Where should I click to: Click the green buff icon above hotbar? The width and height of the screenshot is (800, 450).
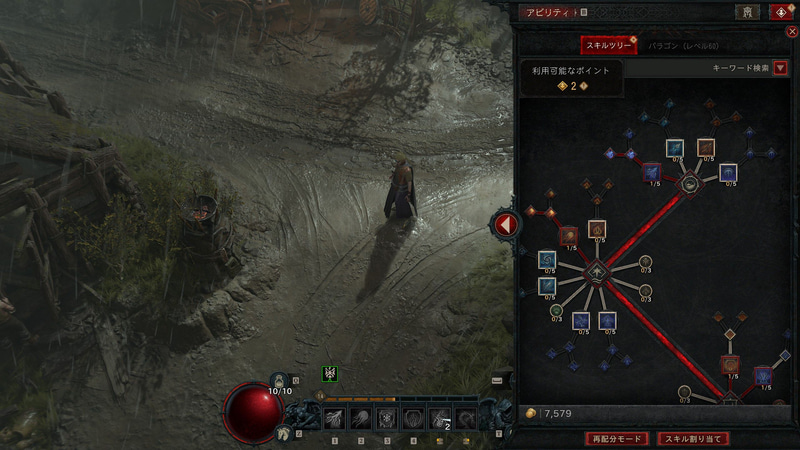click(330, 374)
